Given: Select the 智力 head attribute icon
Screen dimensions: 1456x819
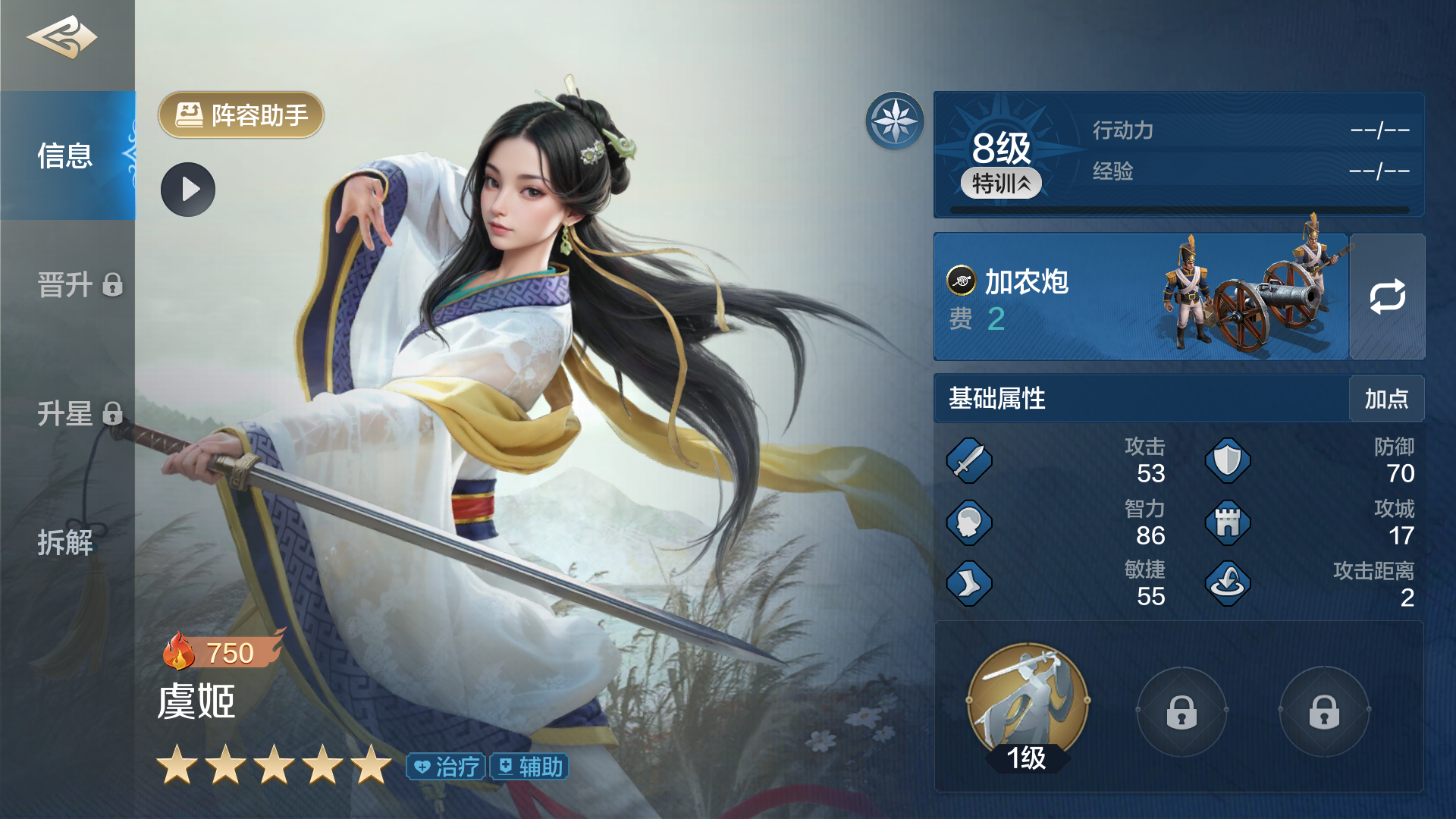Looking at the screenshot, I should click(x=969, y=523).
